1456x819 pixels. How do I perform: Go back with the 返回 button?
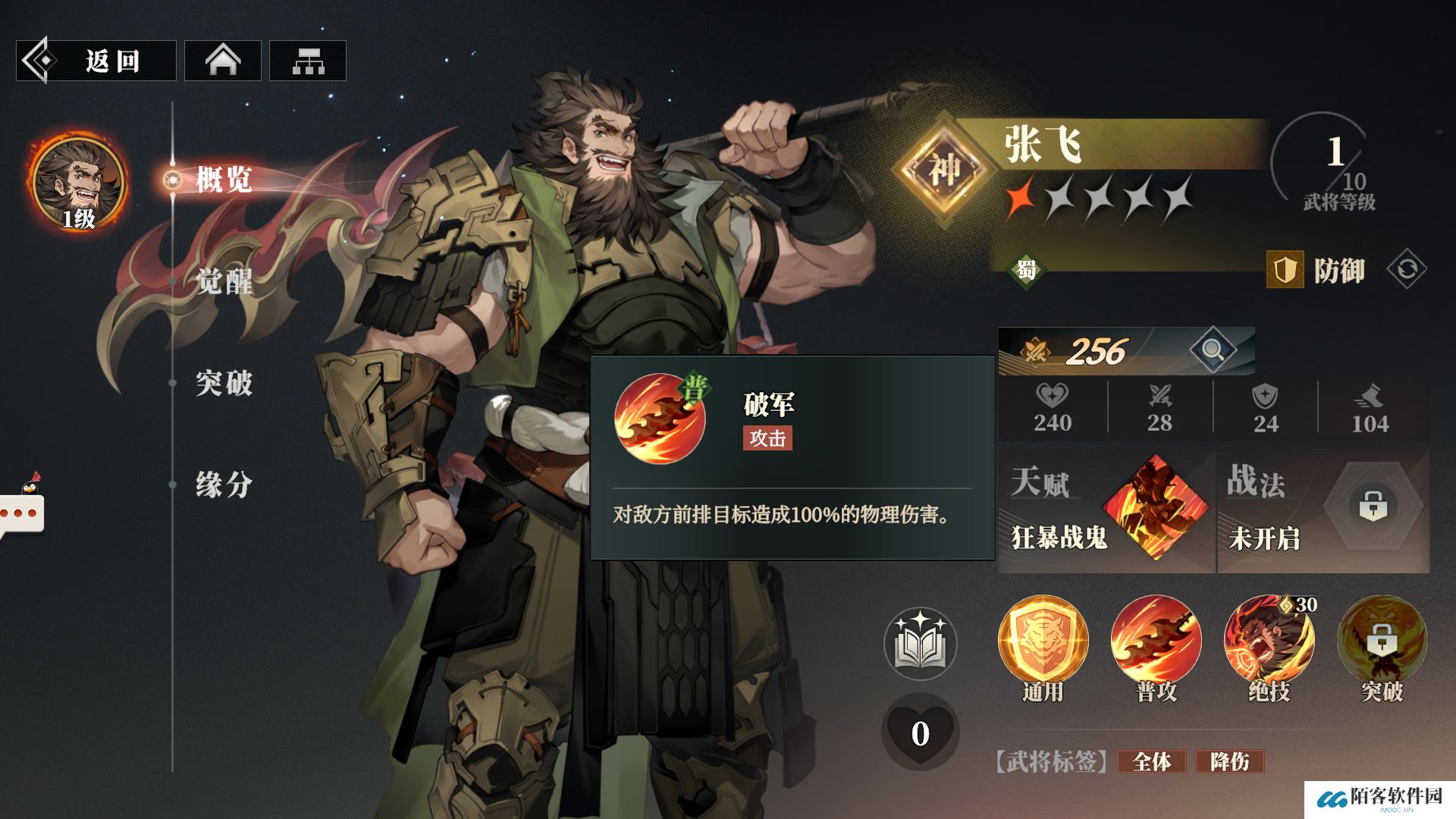[96, 61]
